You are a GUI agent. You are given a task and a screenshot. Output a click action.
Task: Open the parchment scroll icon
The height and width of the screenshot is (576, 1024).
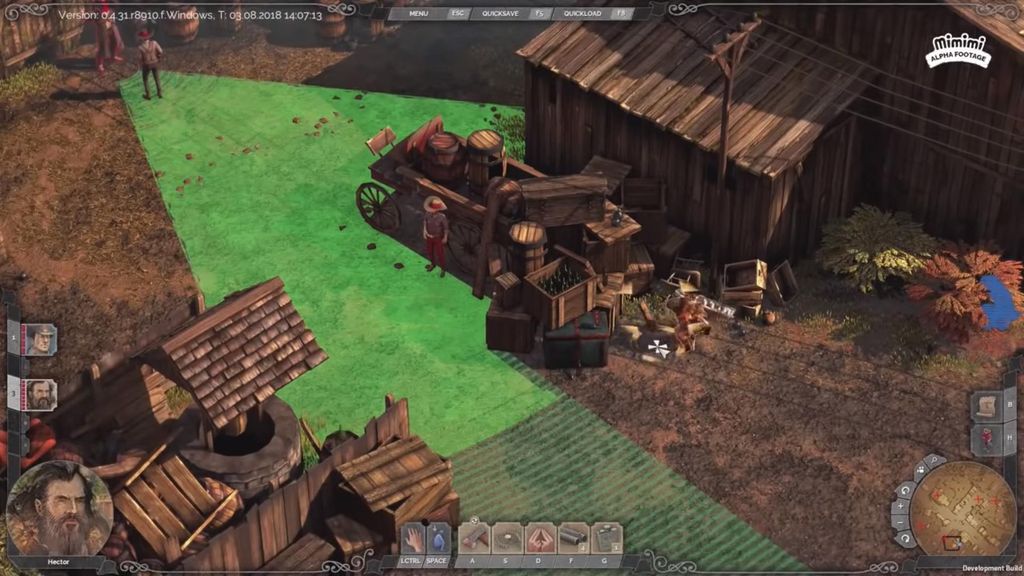[986, 406]
